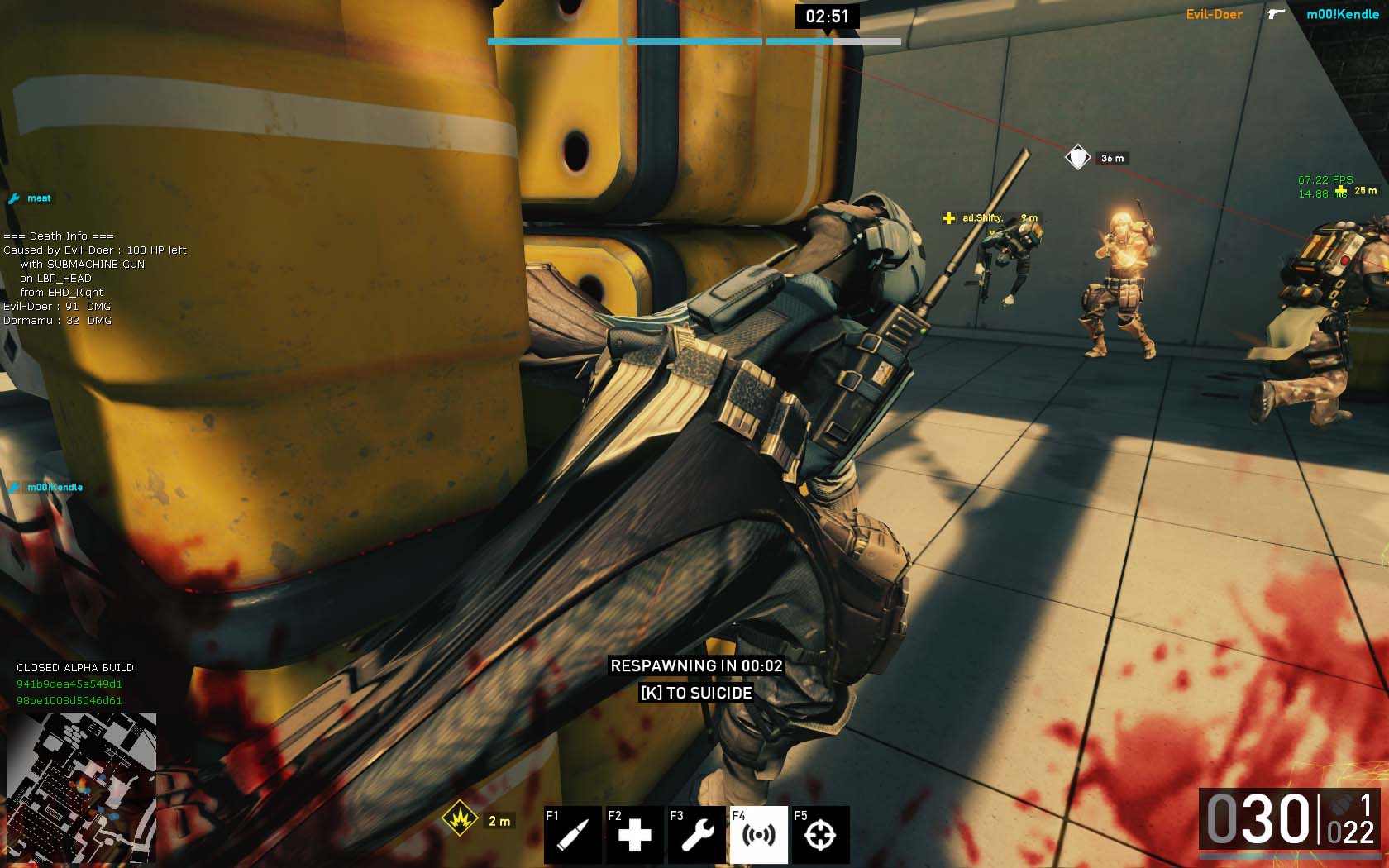Pick the F3 wrench engineer class
The image size is (1389, 868).
(696, 835)
